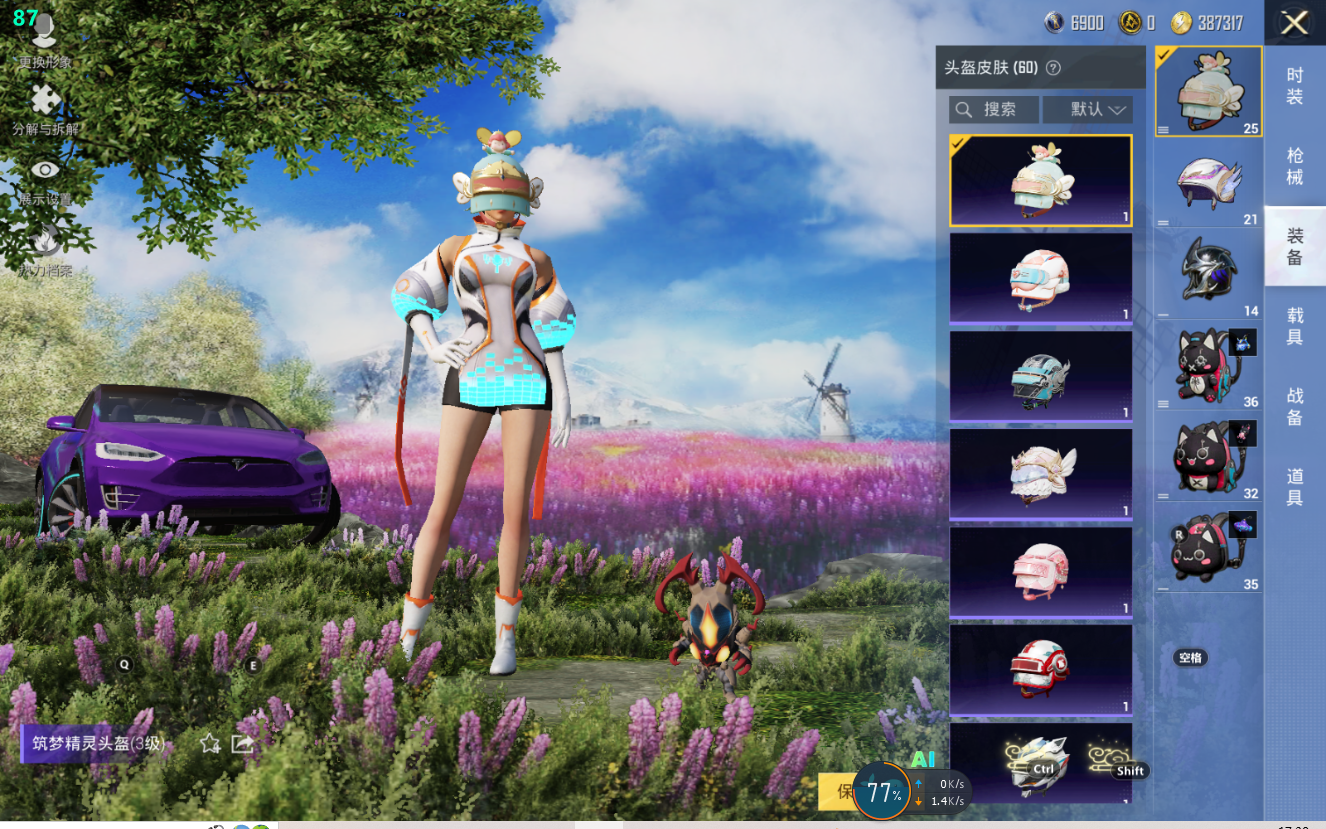Select the 装备 equipment tab
1326x829 pixels.
point(1295,246)
